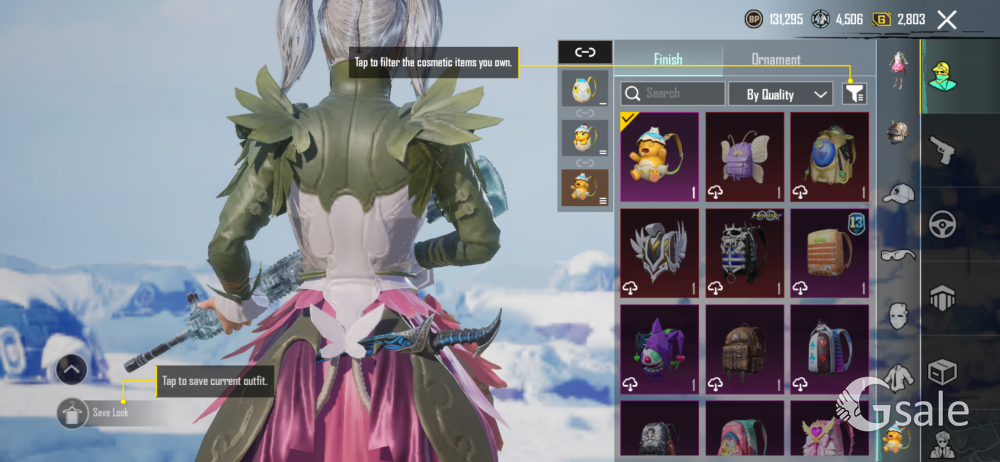This screenshot has width=1000, height=462.
Task: Select the baseball cap headwear category
Action: pos(899,194)
